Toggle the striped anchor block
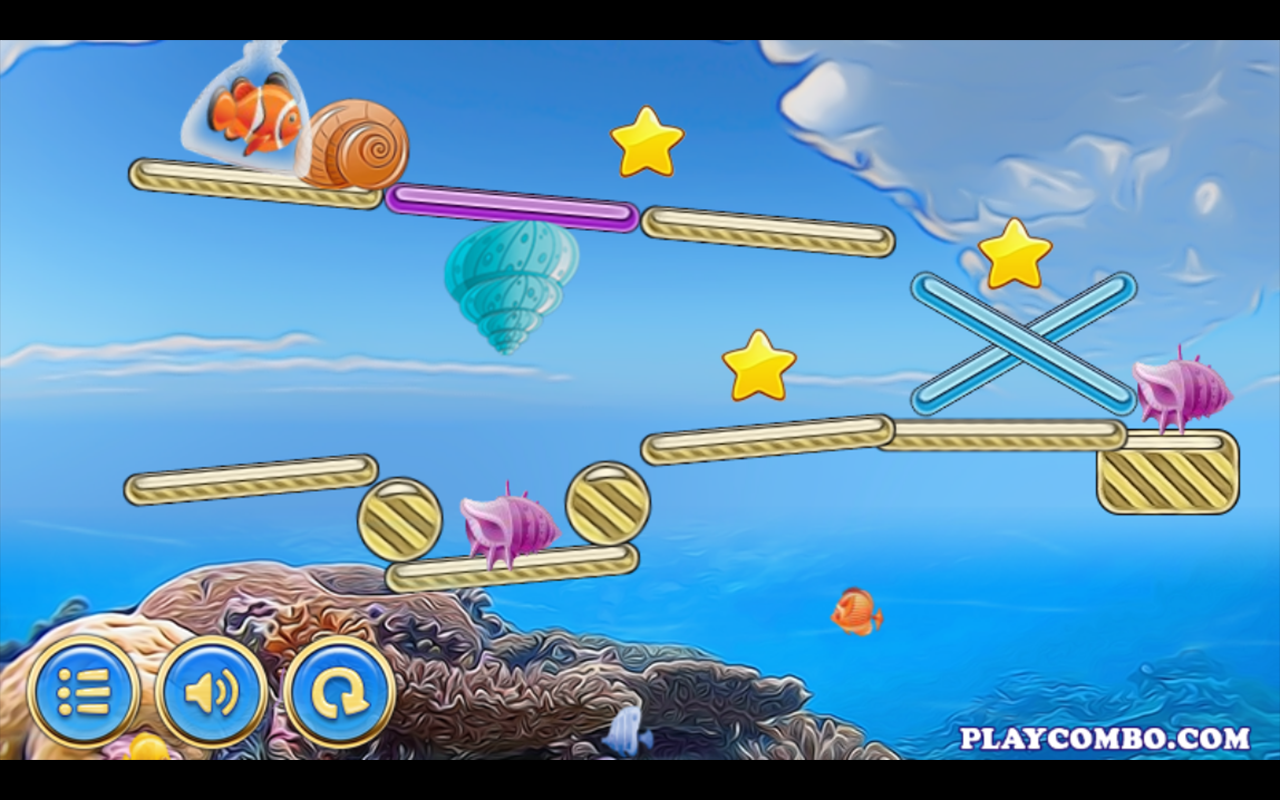 coord(1170,478)
